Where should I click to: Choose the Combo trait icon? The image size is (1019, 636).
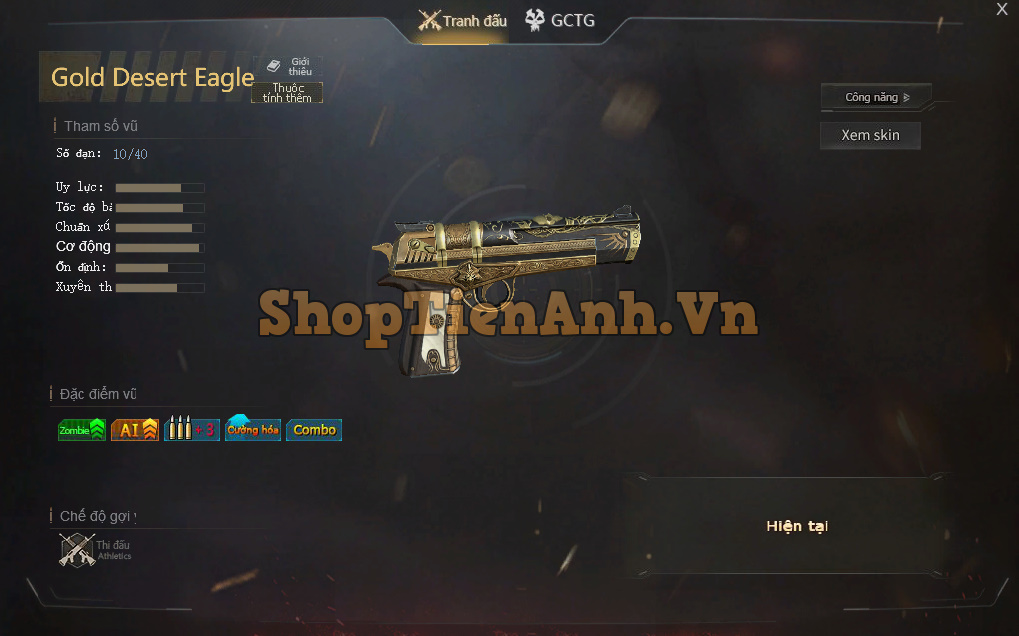314,430
